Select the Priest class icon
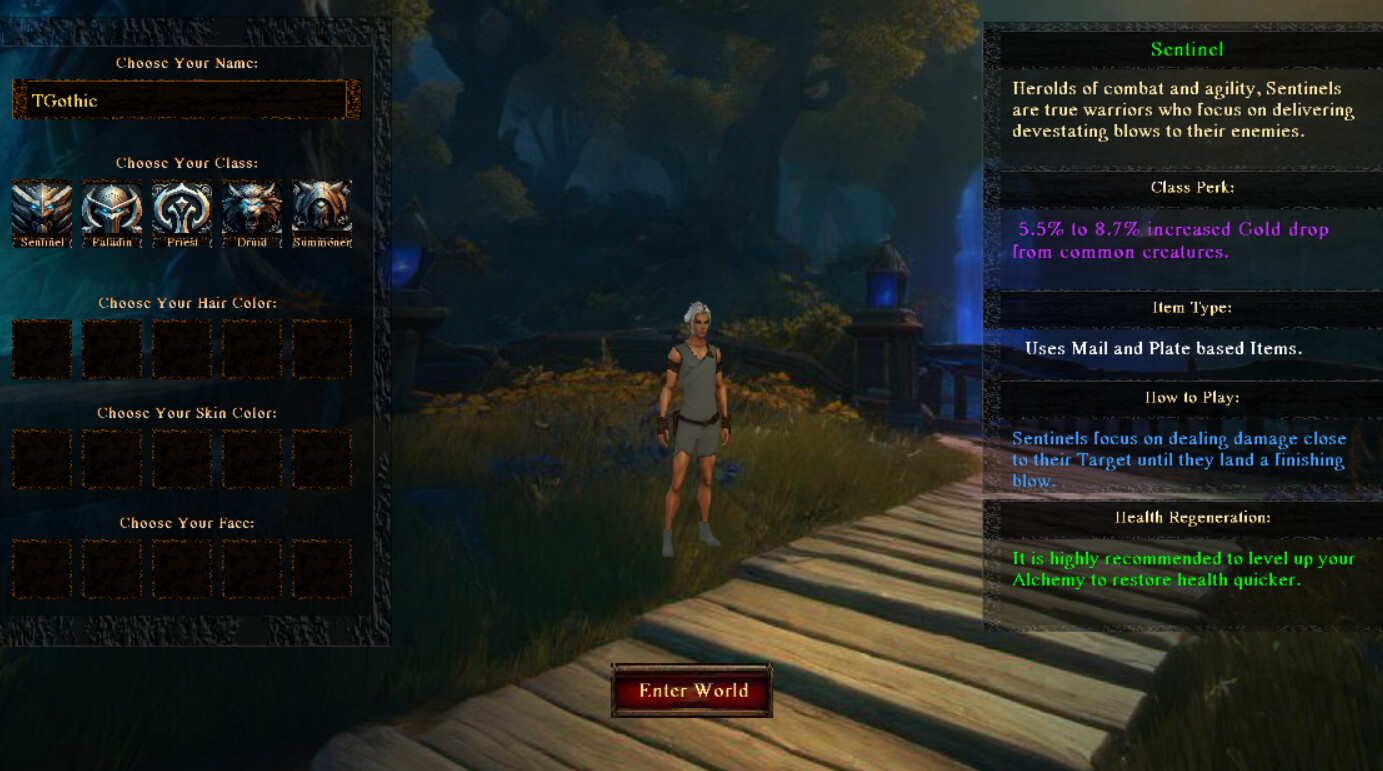1383x771 pixels. (x=181, y=210)
